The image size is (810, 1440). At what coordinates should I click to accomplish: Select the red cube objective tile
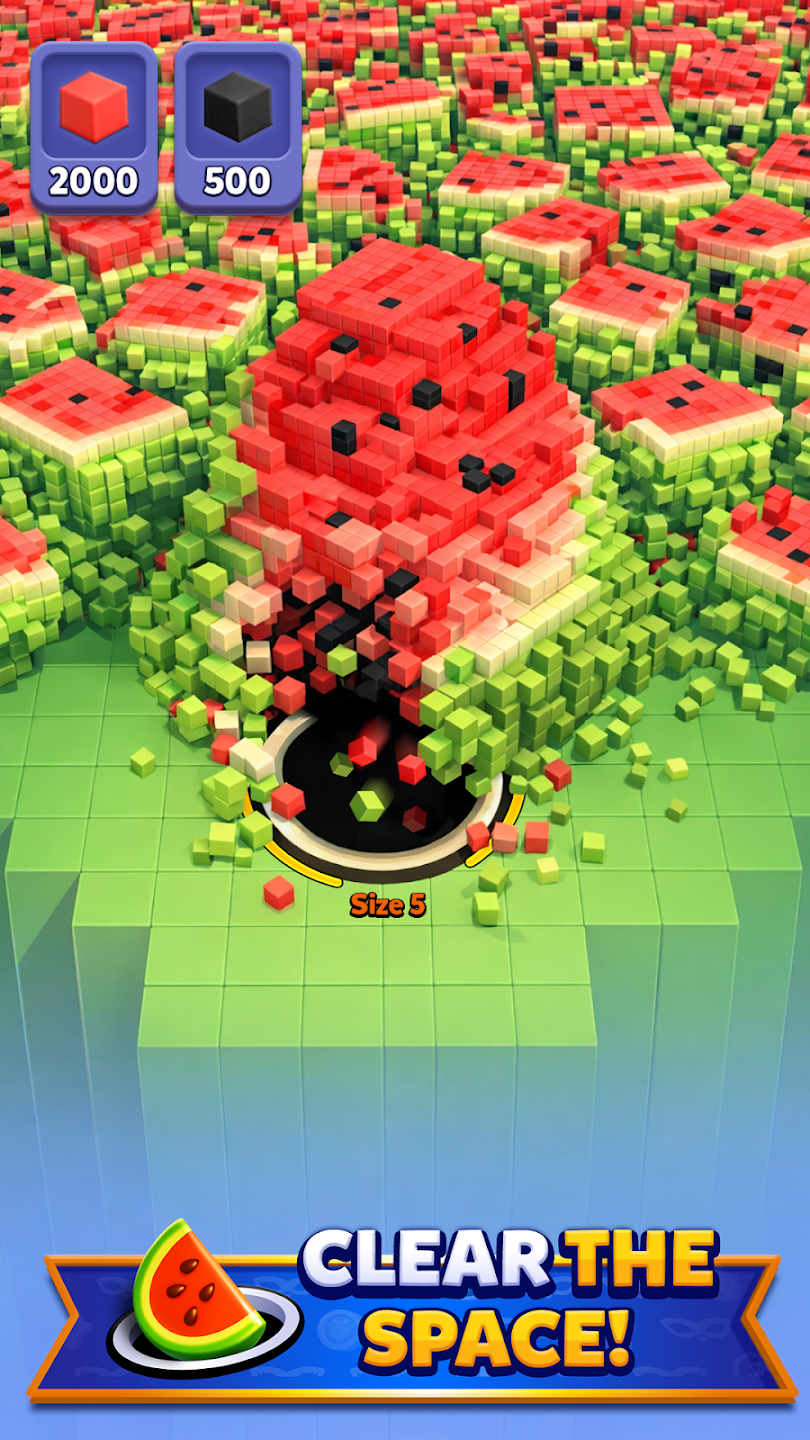coord(94,127)
